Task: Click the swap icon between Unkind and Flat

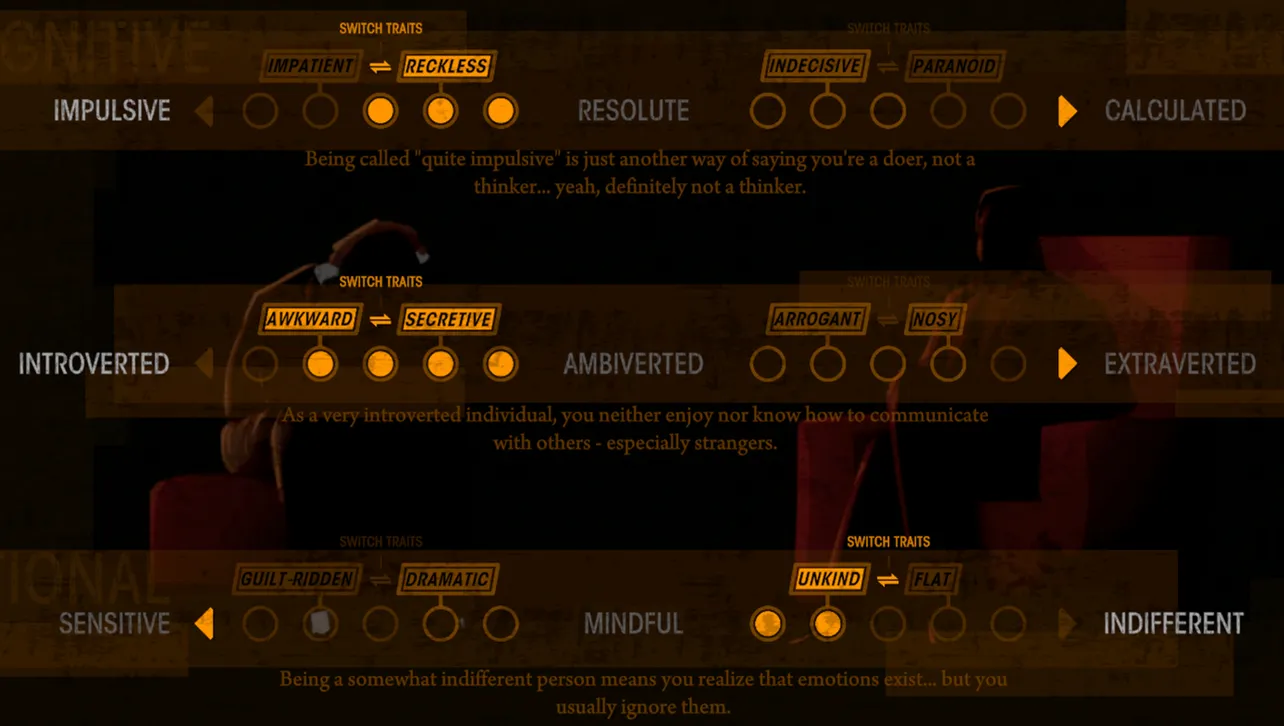Action: (889, 579)
